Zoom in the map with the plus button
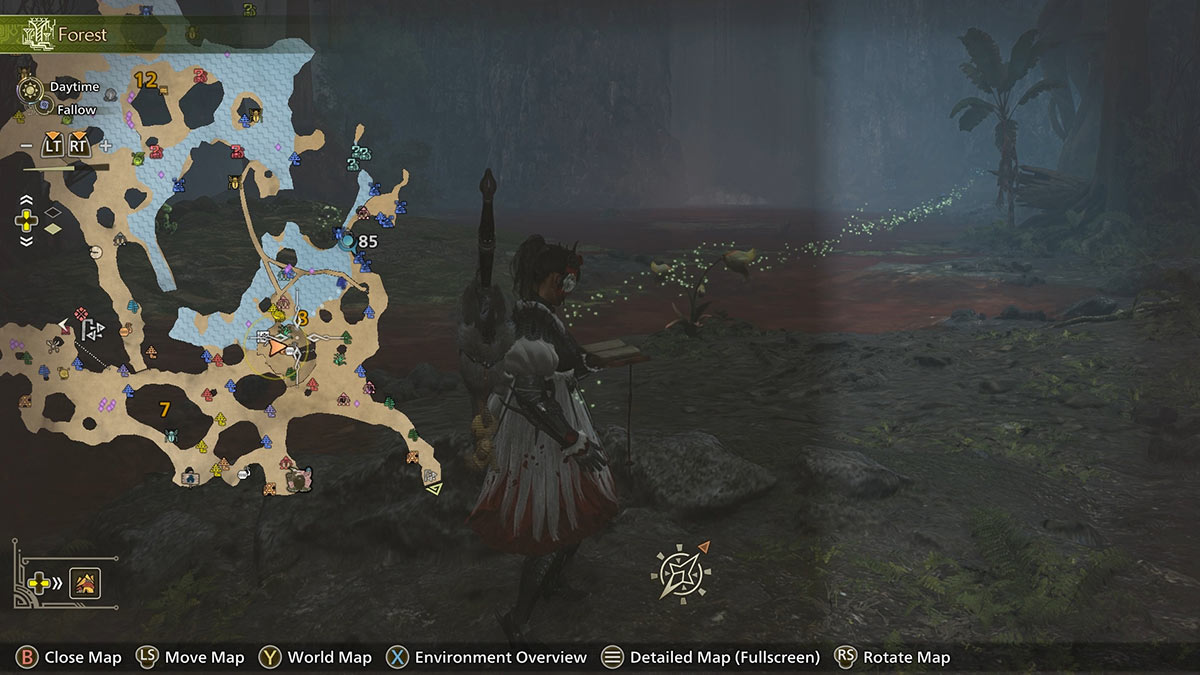The width and height of the screenshot is (1200, 675). pos(105,146)
